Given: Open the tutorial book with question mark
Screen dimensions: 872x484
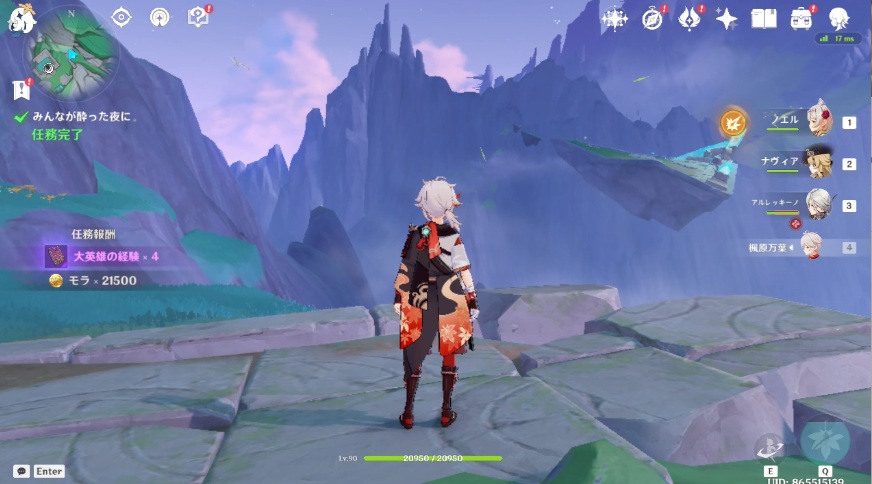Looking at the screenshot, I should [198, 17].
